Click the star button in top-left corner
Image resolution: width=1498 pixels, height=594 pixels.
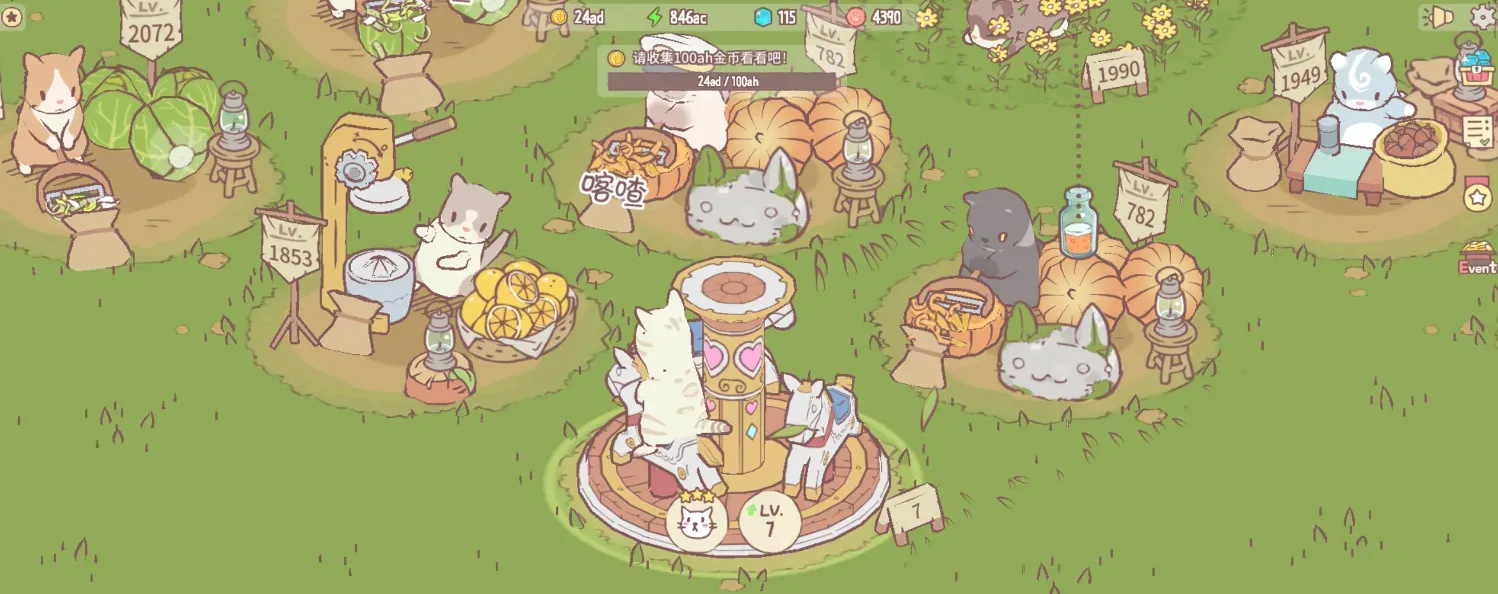[x=12, y=17]
